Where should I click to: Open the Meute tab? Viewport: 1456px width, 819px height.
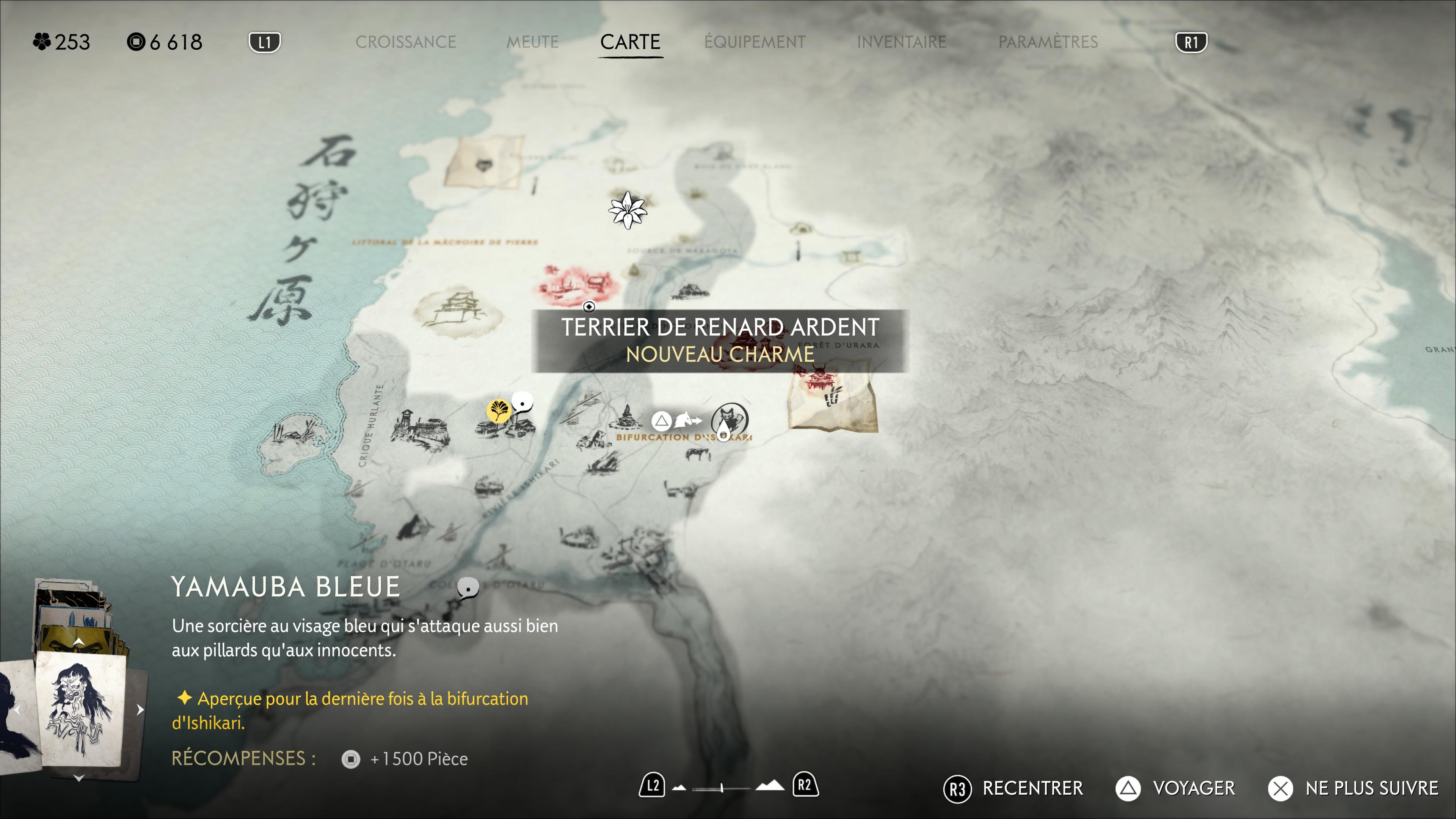coord(532,42)
